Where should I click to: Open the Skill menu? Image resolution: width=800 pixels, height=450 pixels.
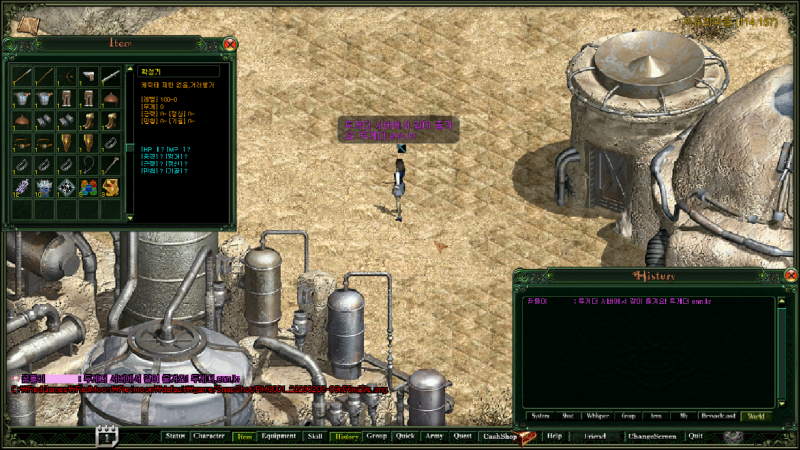315,437
